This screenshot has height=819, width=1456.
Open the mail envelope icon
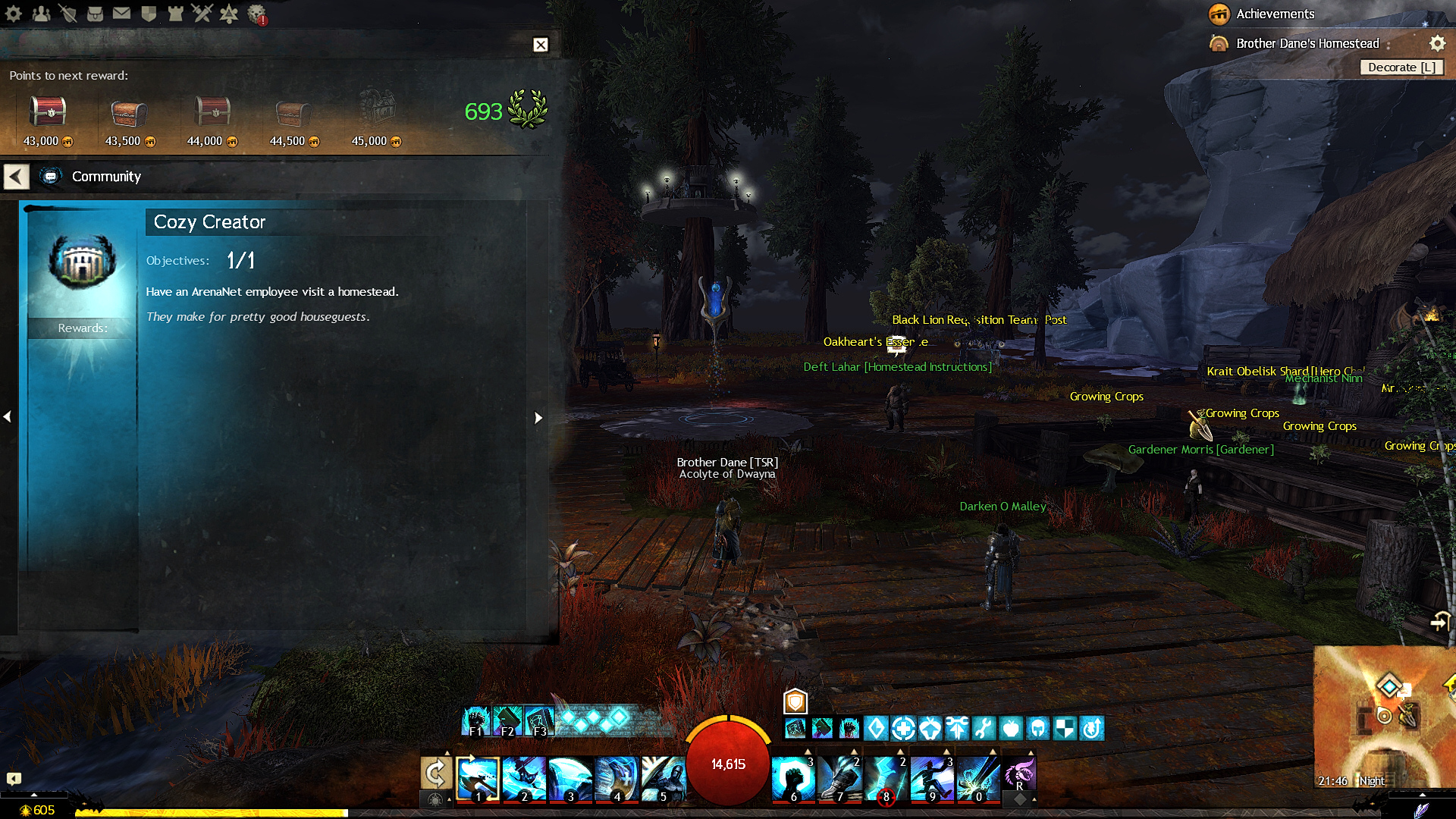coord(121,14)
